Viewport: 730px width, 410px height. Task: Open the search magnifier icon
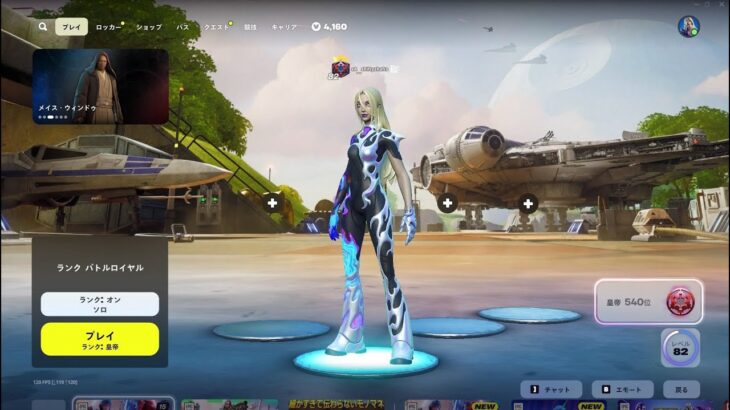click(42, 27)
